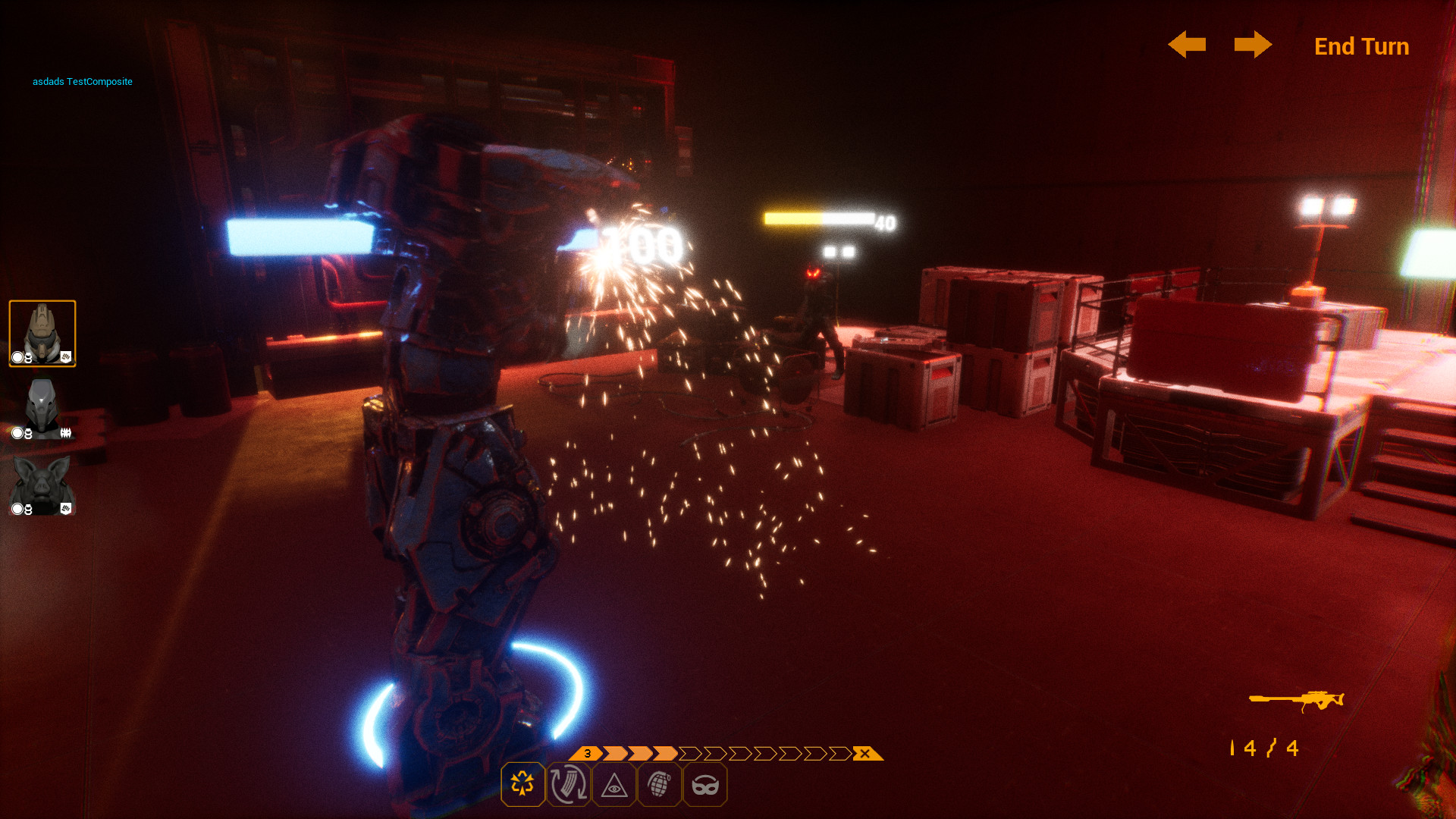Select the tan-helmeted squad member portrait
This screenshot has height=819, width=1456.
pos(42,334)
